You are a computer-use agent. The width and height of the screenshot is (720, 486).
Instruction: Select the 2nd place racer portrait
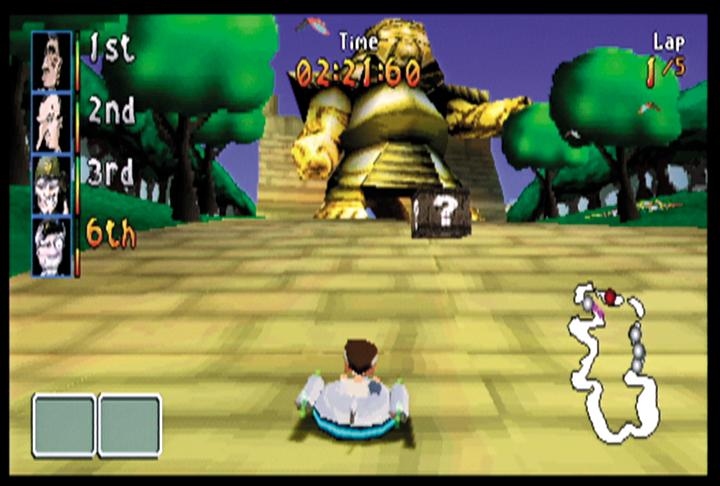point(51,122)
